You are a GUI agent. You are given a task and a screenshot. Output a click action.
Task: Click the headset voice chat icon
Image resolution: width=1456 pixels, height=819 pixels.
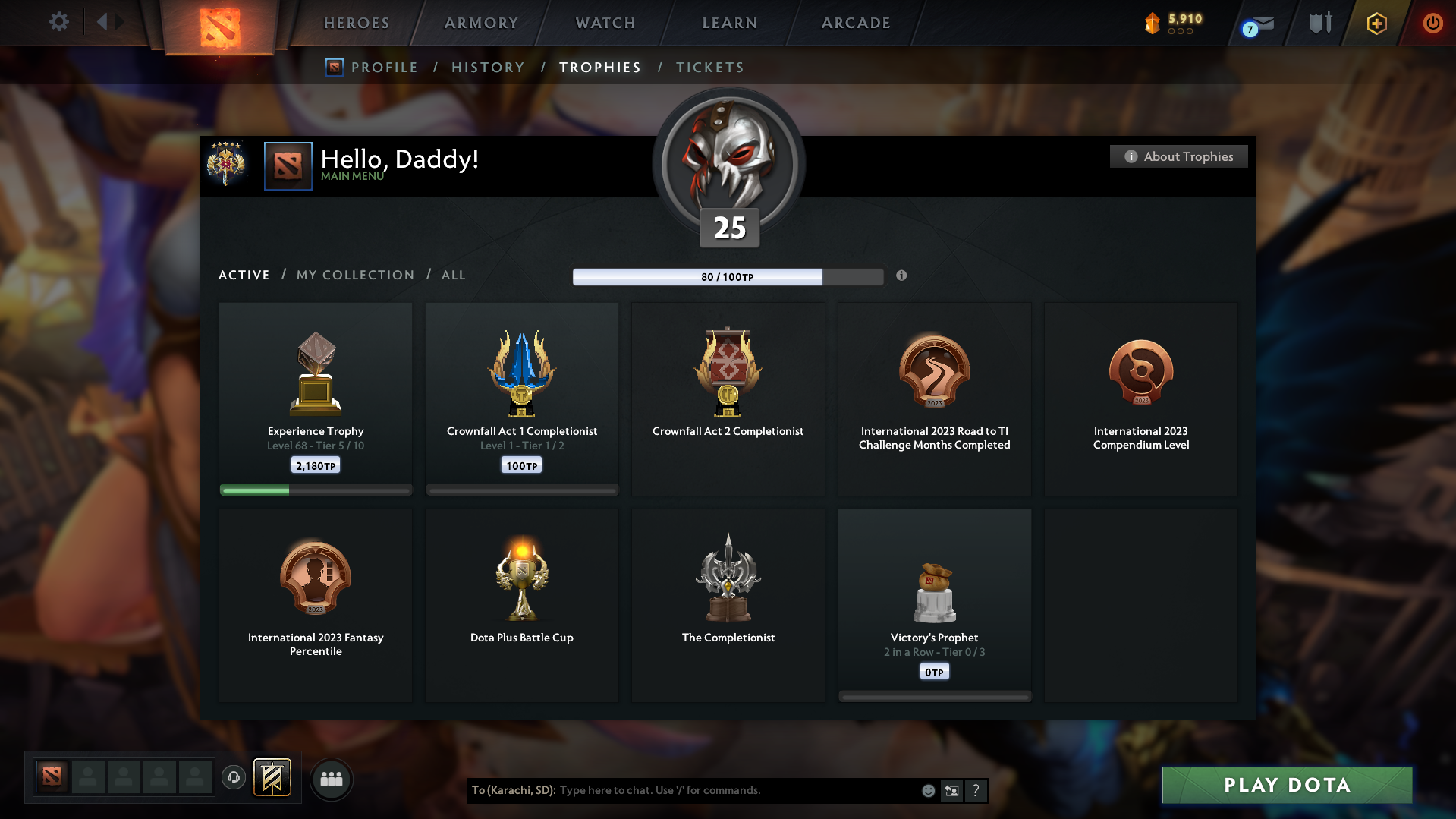(x=233, y=778)
